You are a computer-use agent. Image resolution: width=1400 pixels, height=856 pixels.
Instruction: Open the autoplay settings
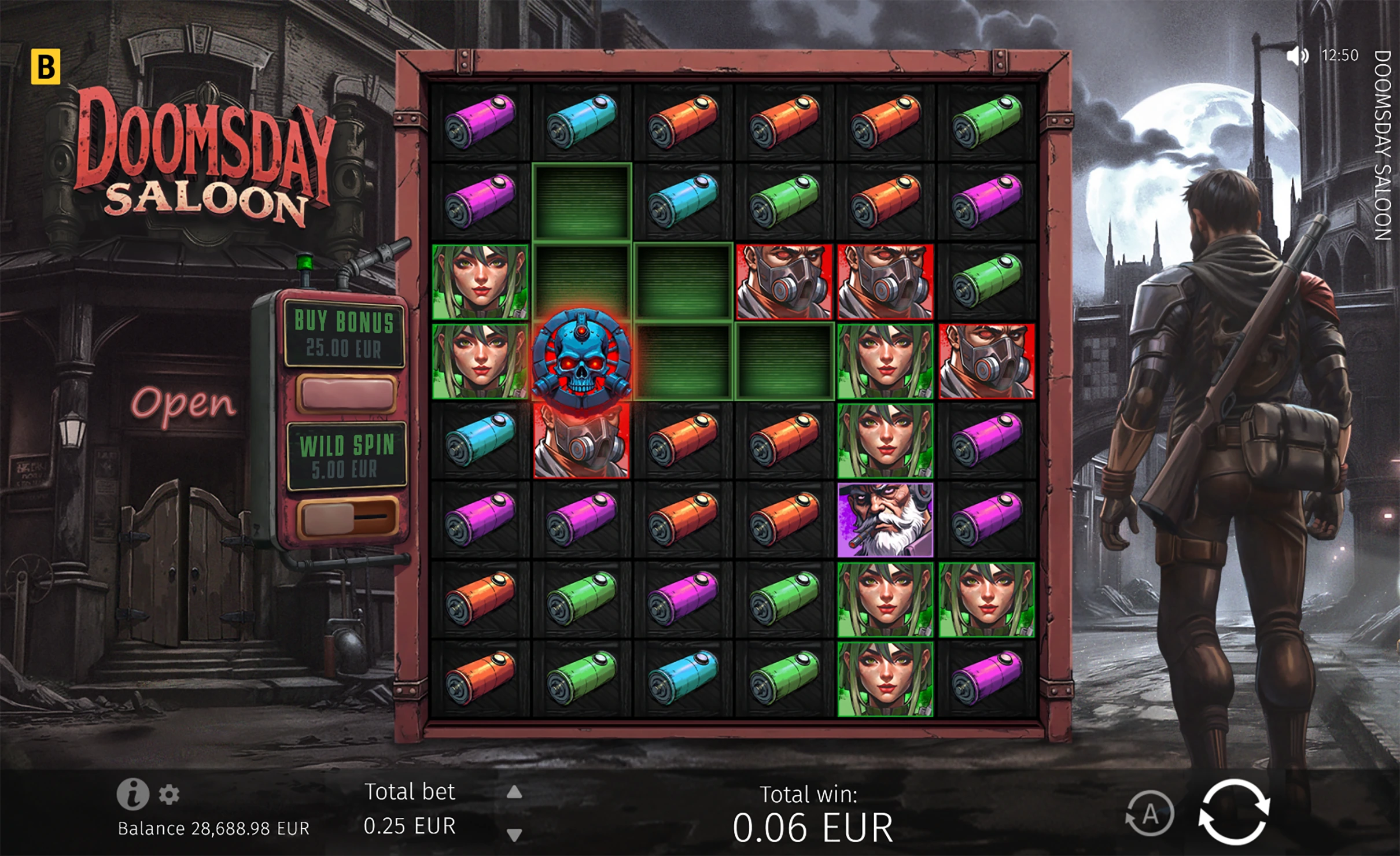click(x=1150, y=814)
